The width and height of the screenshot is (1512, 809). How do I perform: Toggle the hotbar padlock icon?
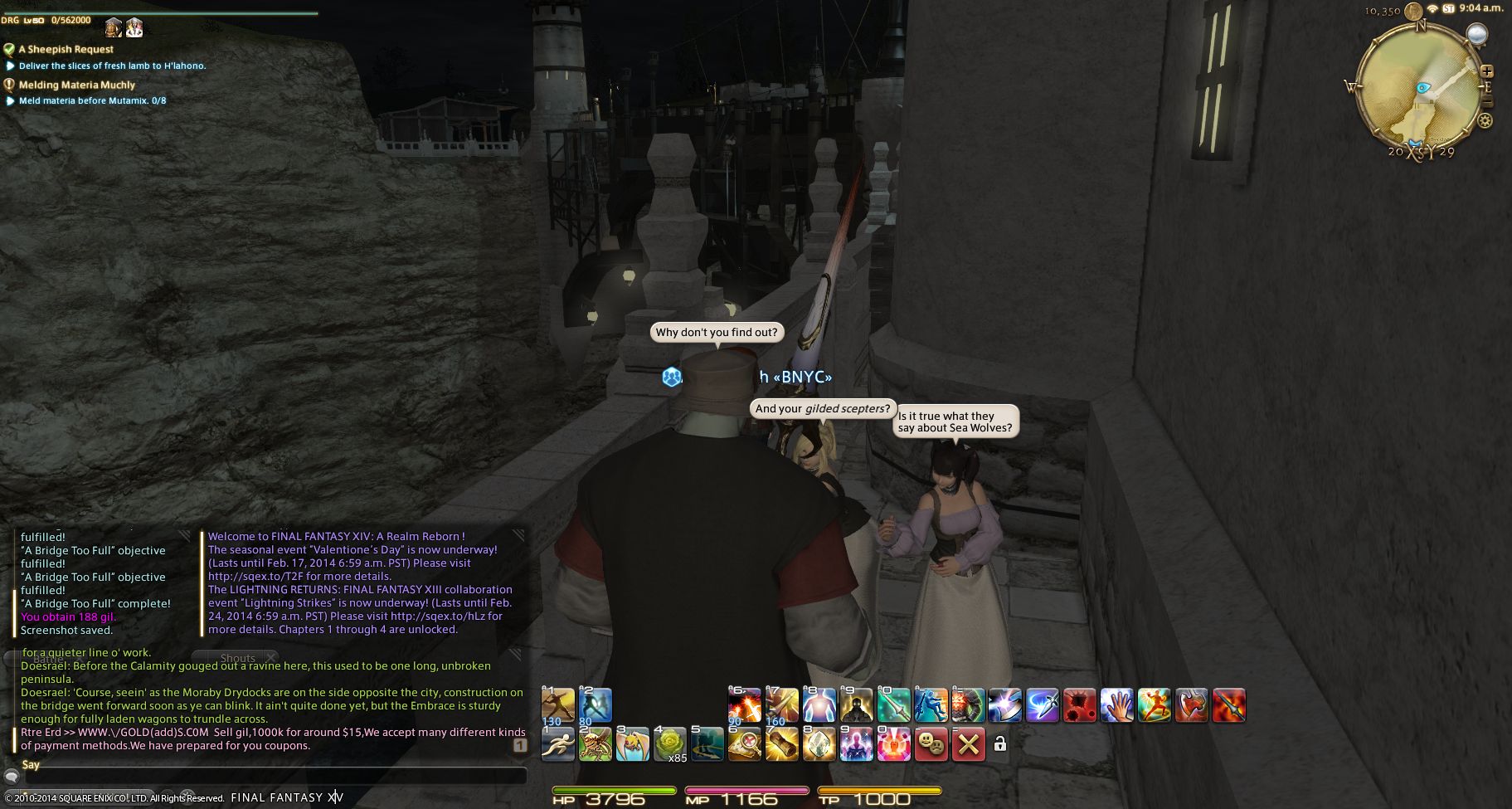pyautogui.click(x=1000, y=744)
